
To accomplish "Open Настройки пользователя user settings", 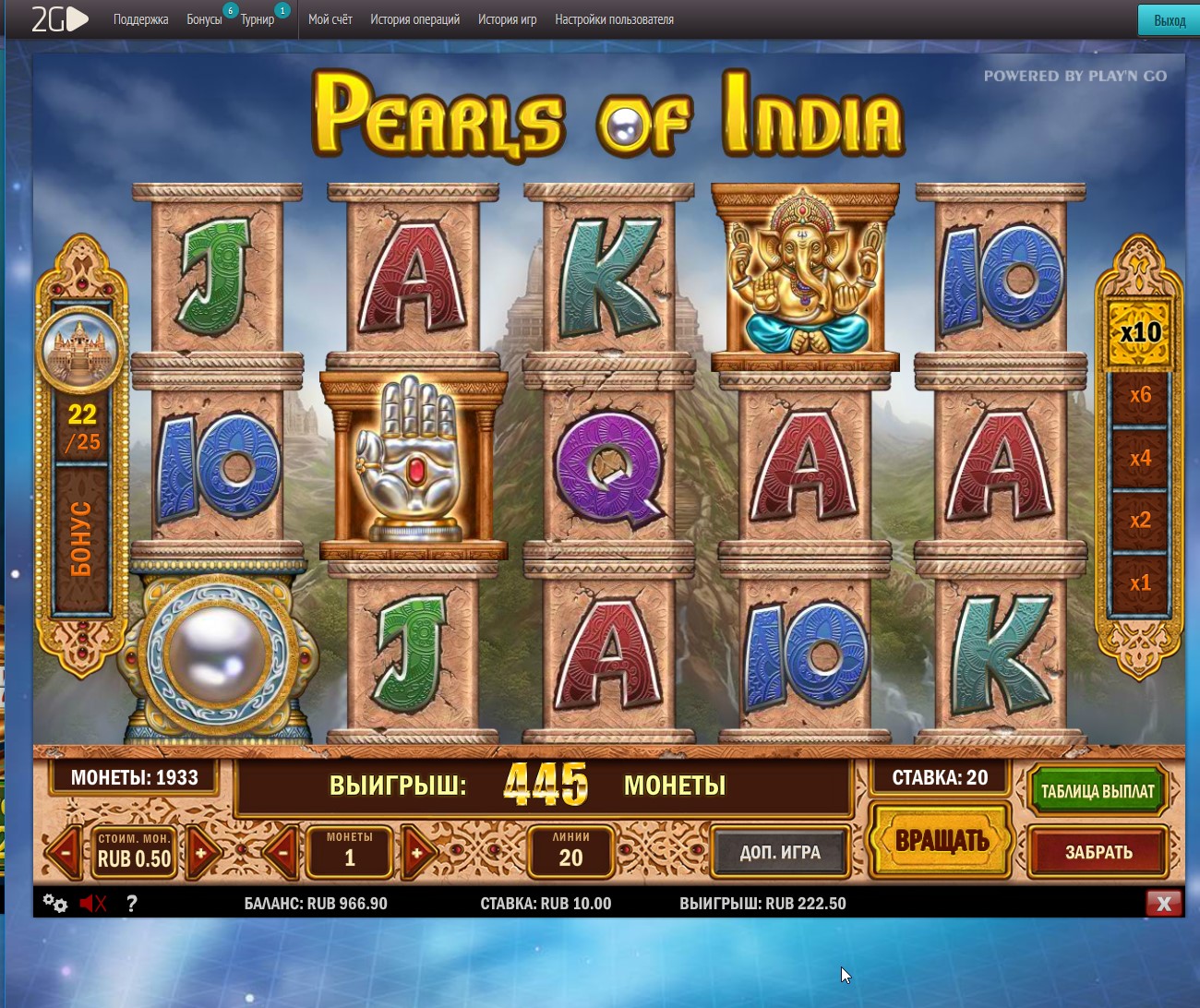I will [614, 19].
